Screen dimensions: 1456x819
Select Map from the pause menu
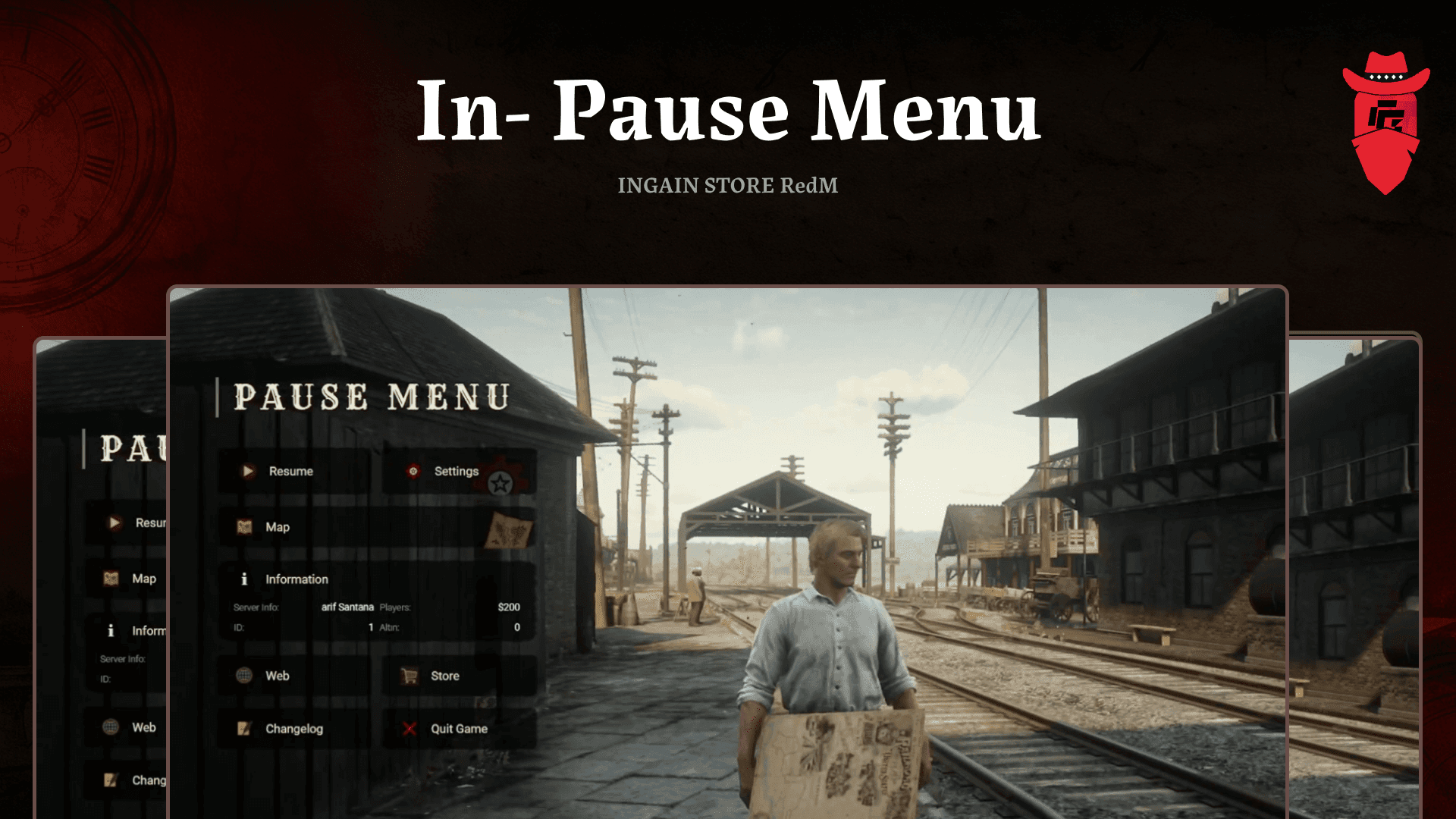[x=278, y=526]
